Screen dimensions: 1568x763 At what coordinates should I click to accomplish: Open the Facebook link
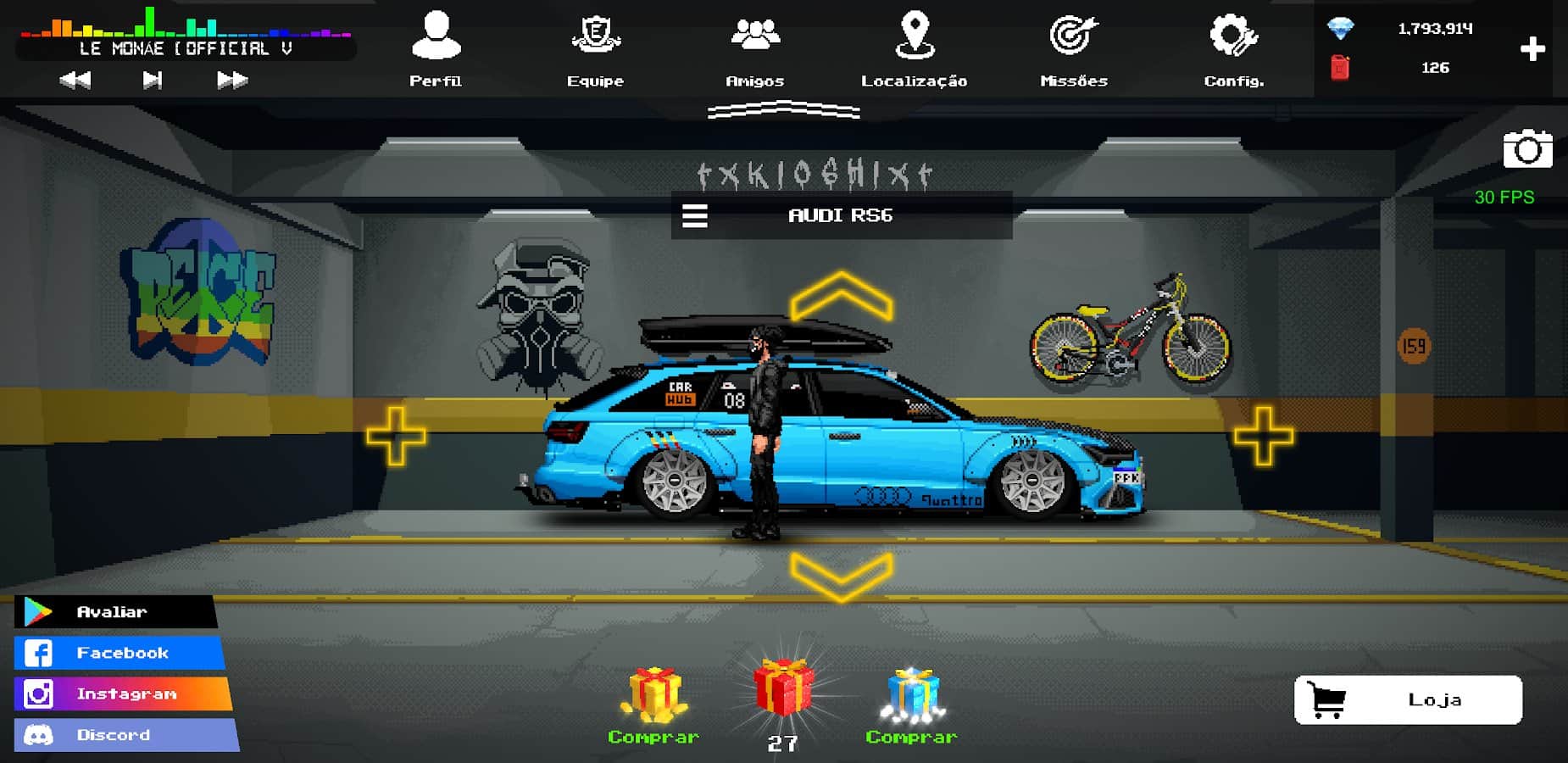119,653
